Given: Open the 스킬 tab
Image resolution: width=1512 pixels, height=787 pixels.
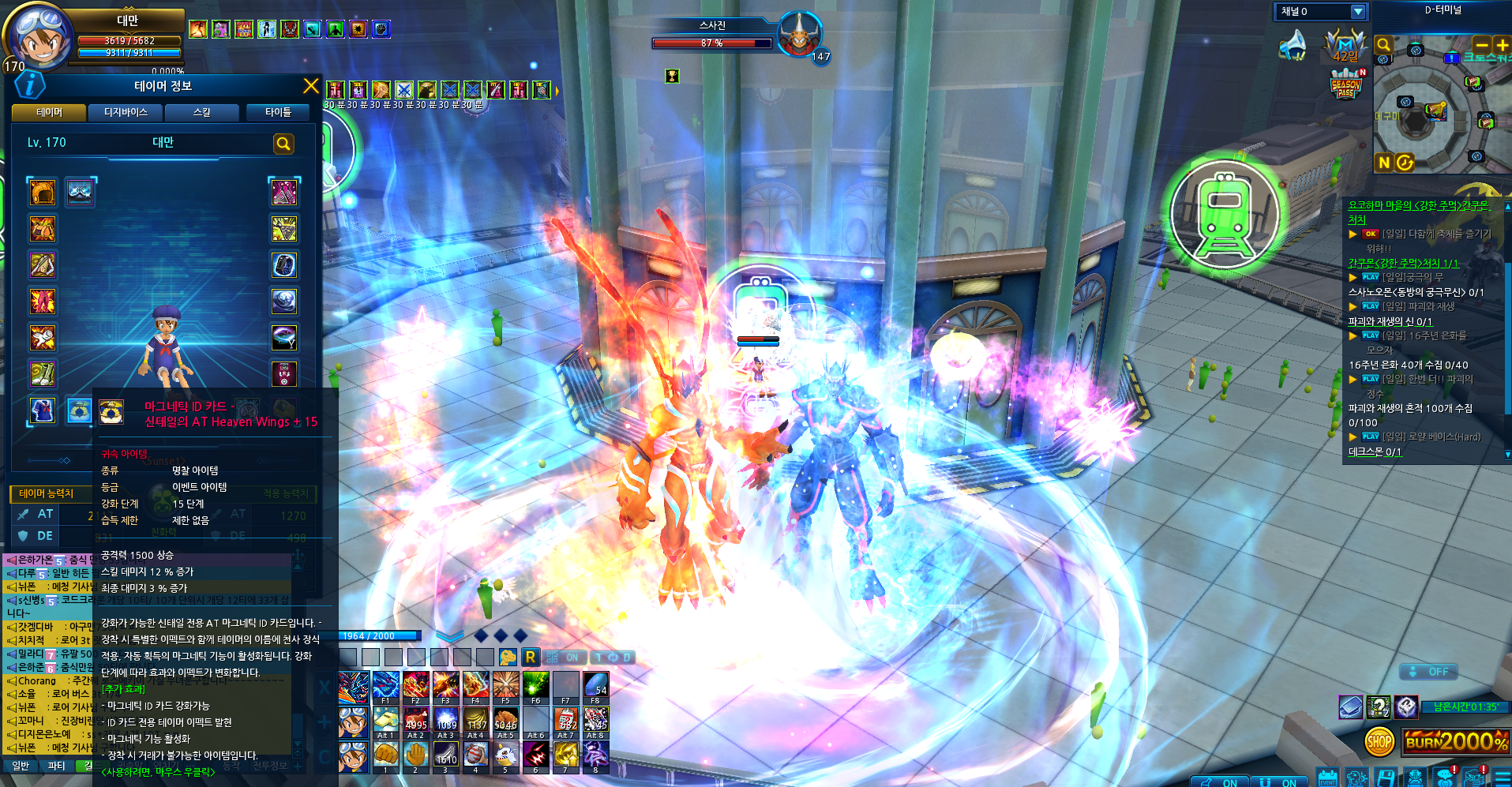Looking at the screenshot, I should coord(202,113).
